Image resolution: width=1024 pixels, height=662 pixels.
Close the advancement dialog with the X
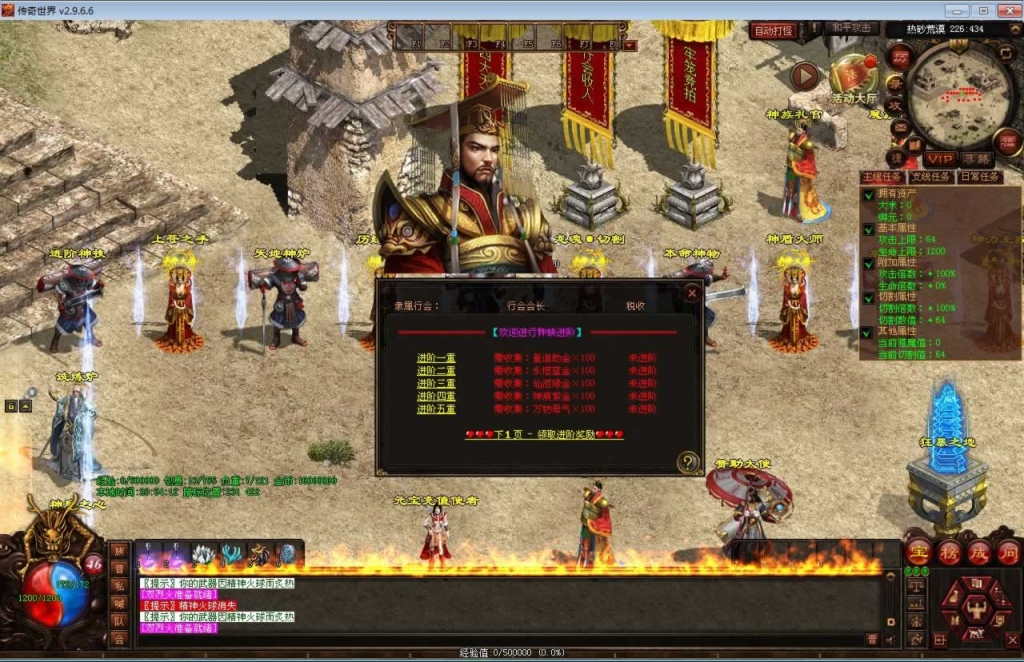tap(691, 293)
